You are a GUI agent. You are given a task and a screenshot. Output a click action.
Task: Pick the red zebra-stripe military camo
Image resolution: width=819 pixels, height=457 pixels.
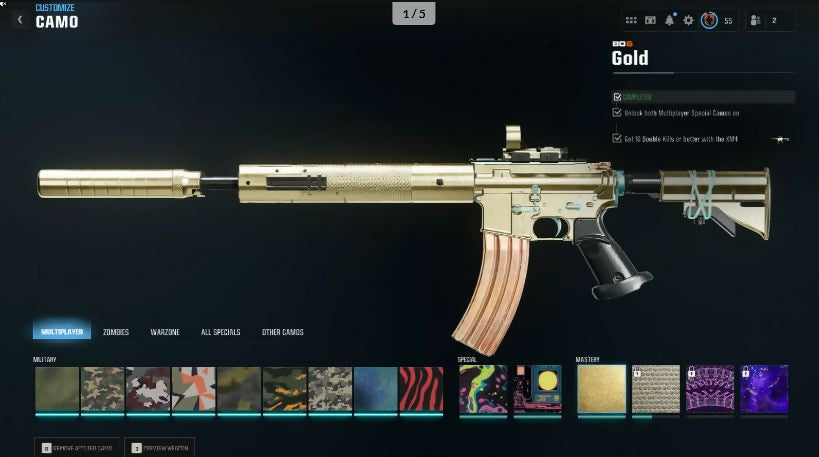pos(421,389)
